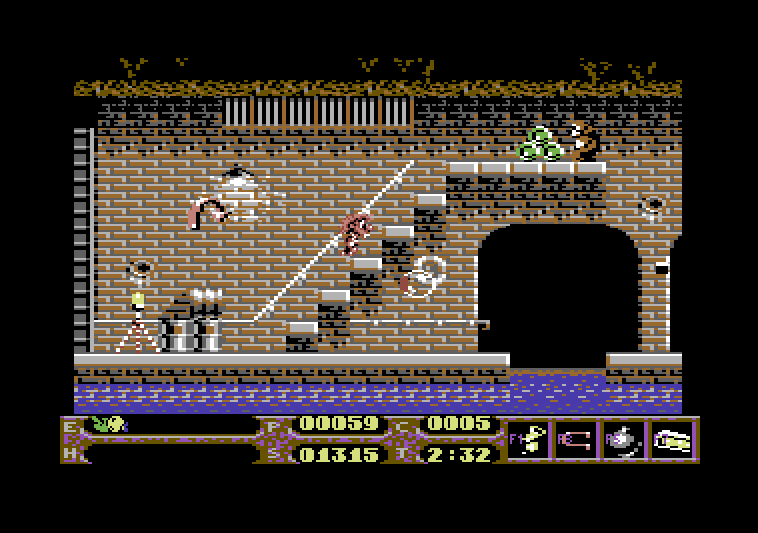Choose the pink bracket-shaped tool slot

(x=577, y=440)
